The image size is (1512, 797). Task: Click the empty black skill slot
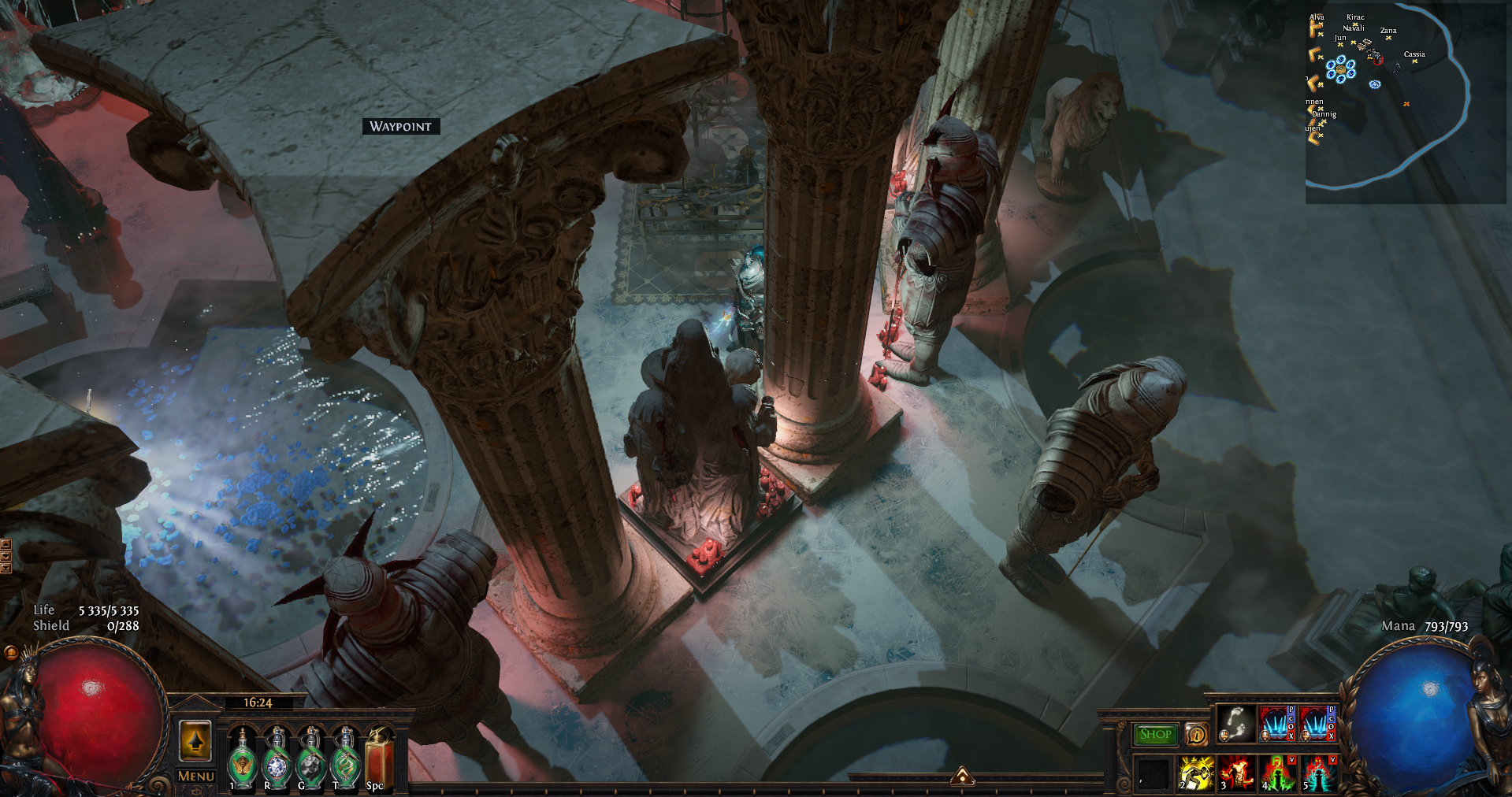(x=1154, y=773)
